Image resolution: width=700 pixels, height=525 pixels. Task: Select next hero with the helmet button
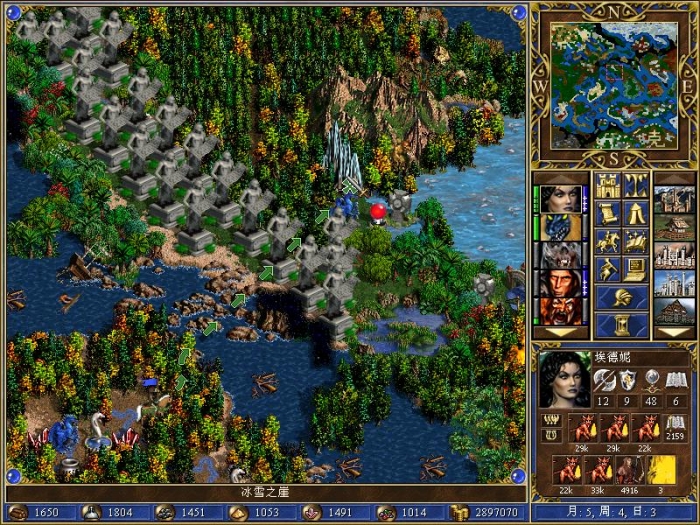[x=622, y=297]
